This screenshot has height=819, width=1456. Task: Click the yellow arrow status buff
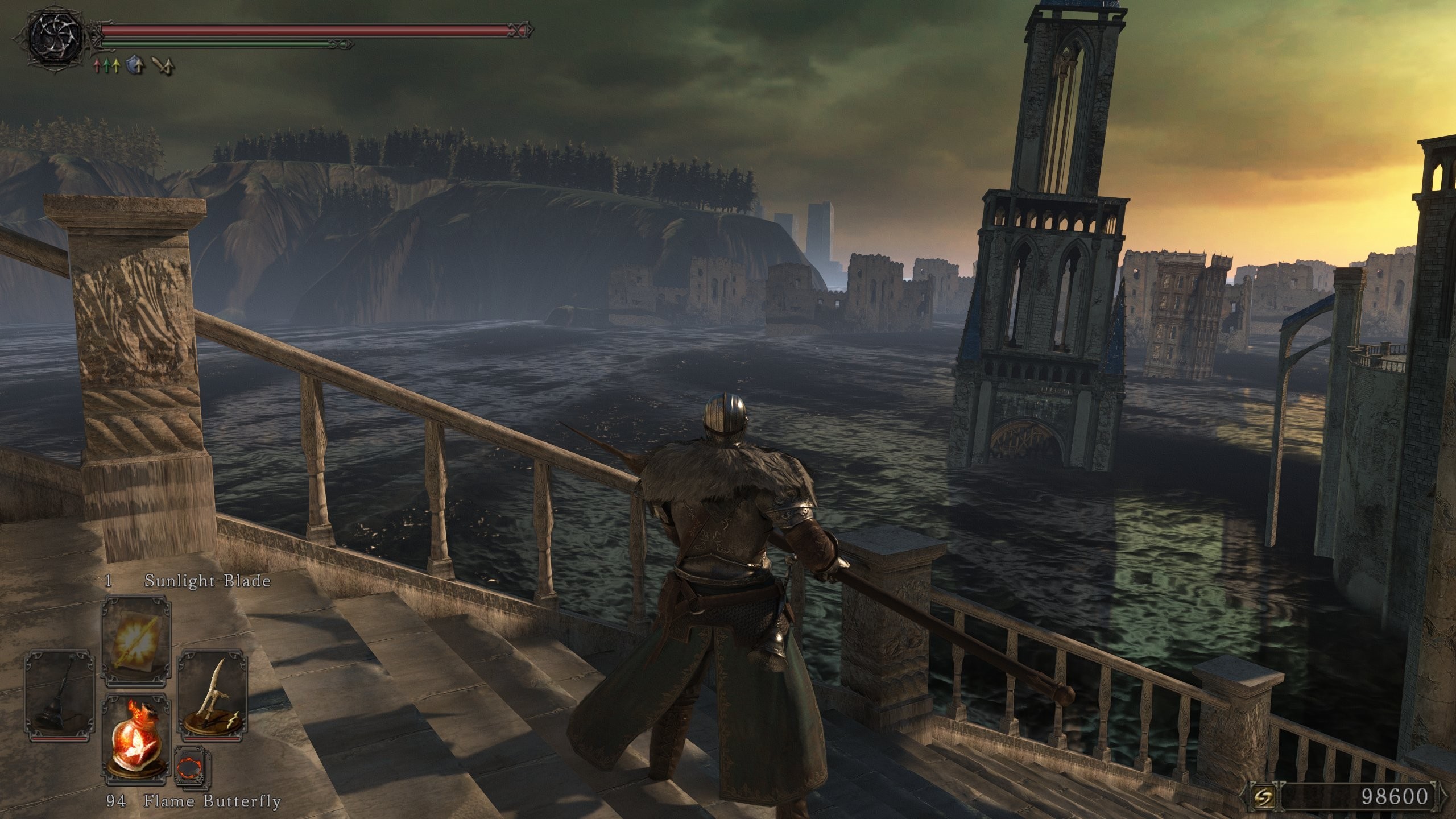click(116, 67)
